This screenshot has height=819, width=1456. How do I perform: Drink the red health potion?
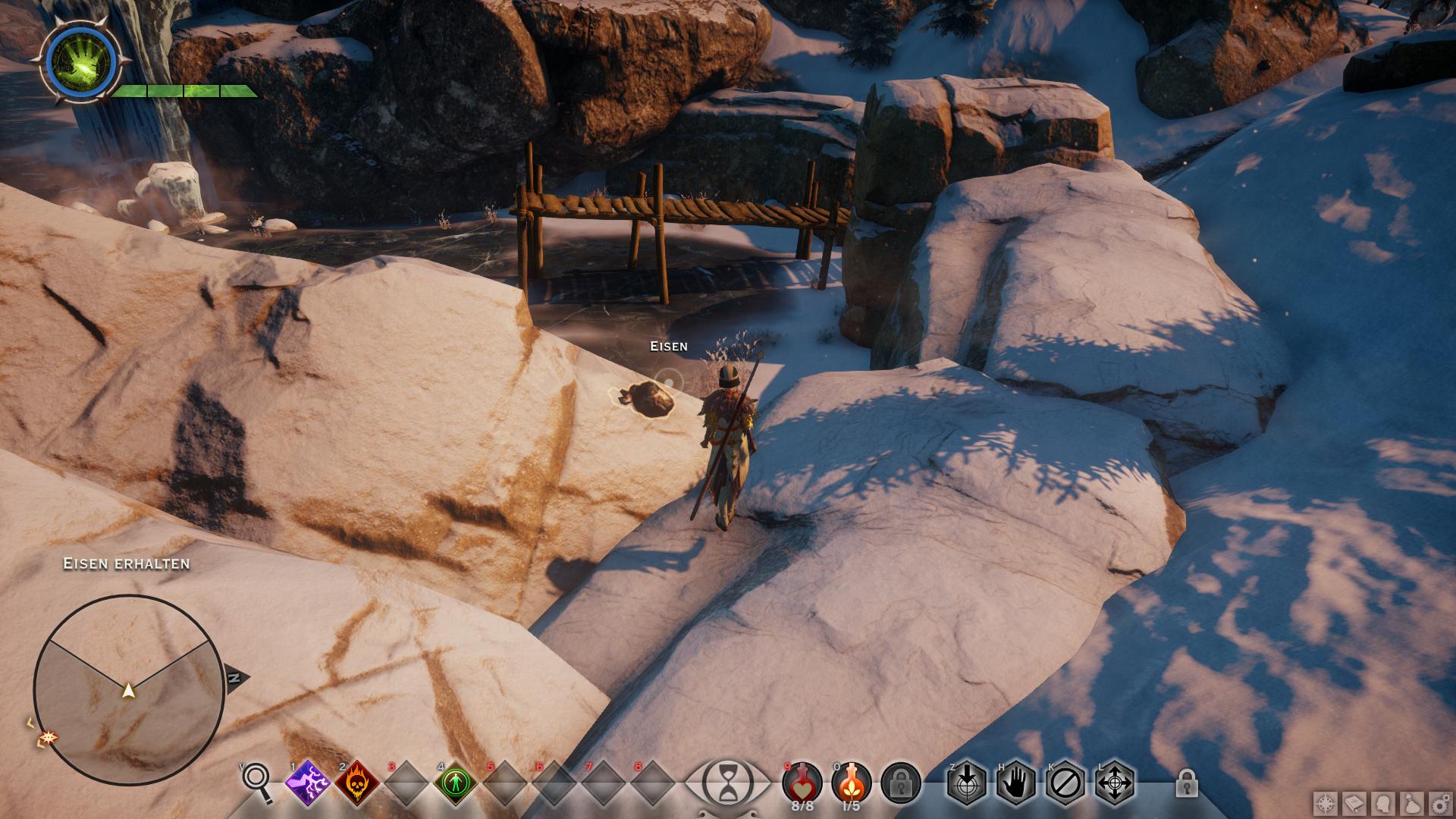click(802, 781)
